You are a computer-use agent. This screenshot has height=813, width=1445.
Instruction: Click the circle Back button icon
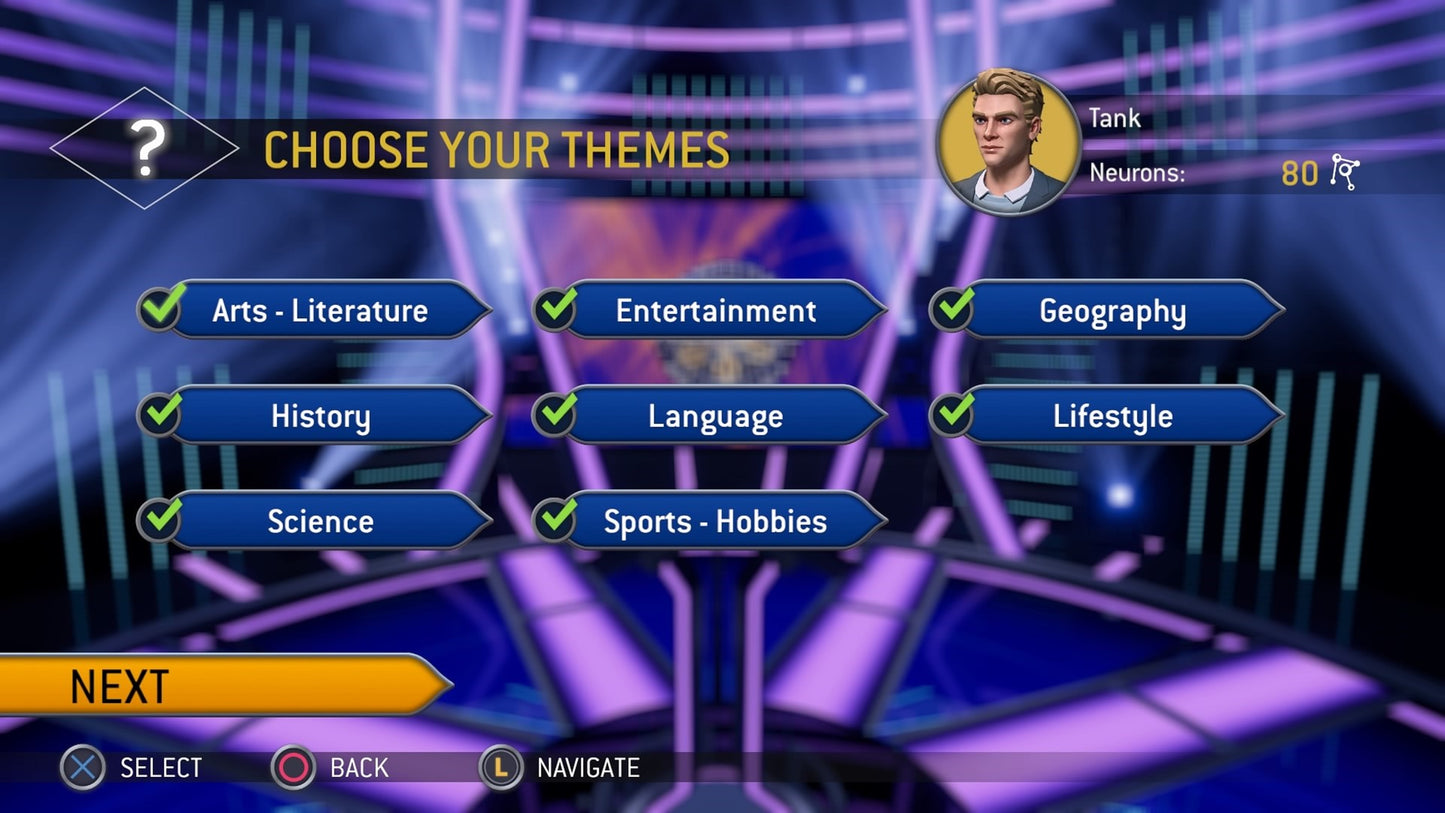(294, 768)
